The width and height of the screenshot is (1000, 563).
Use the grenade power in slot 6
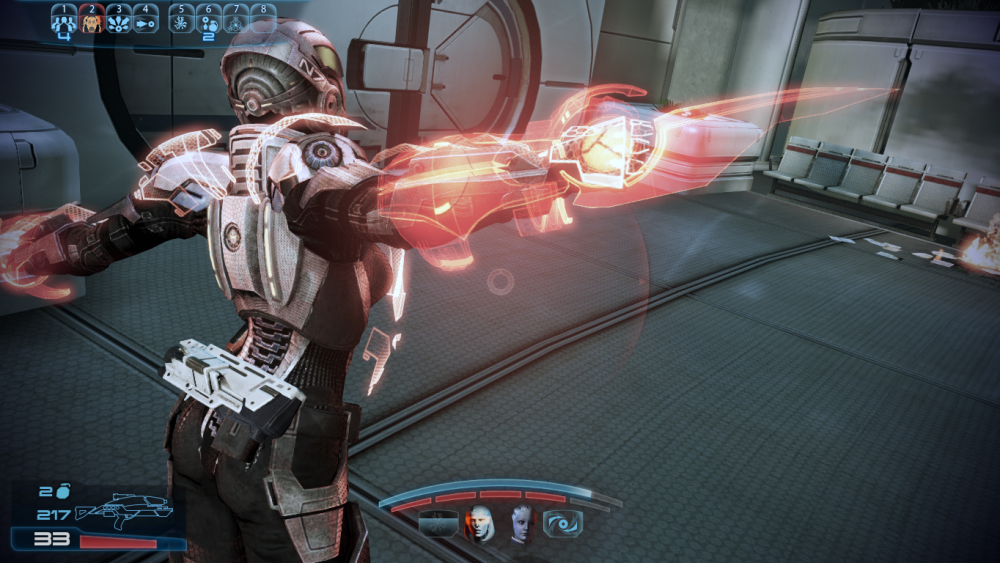(x=208, y=21)
